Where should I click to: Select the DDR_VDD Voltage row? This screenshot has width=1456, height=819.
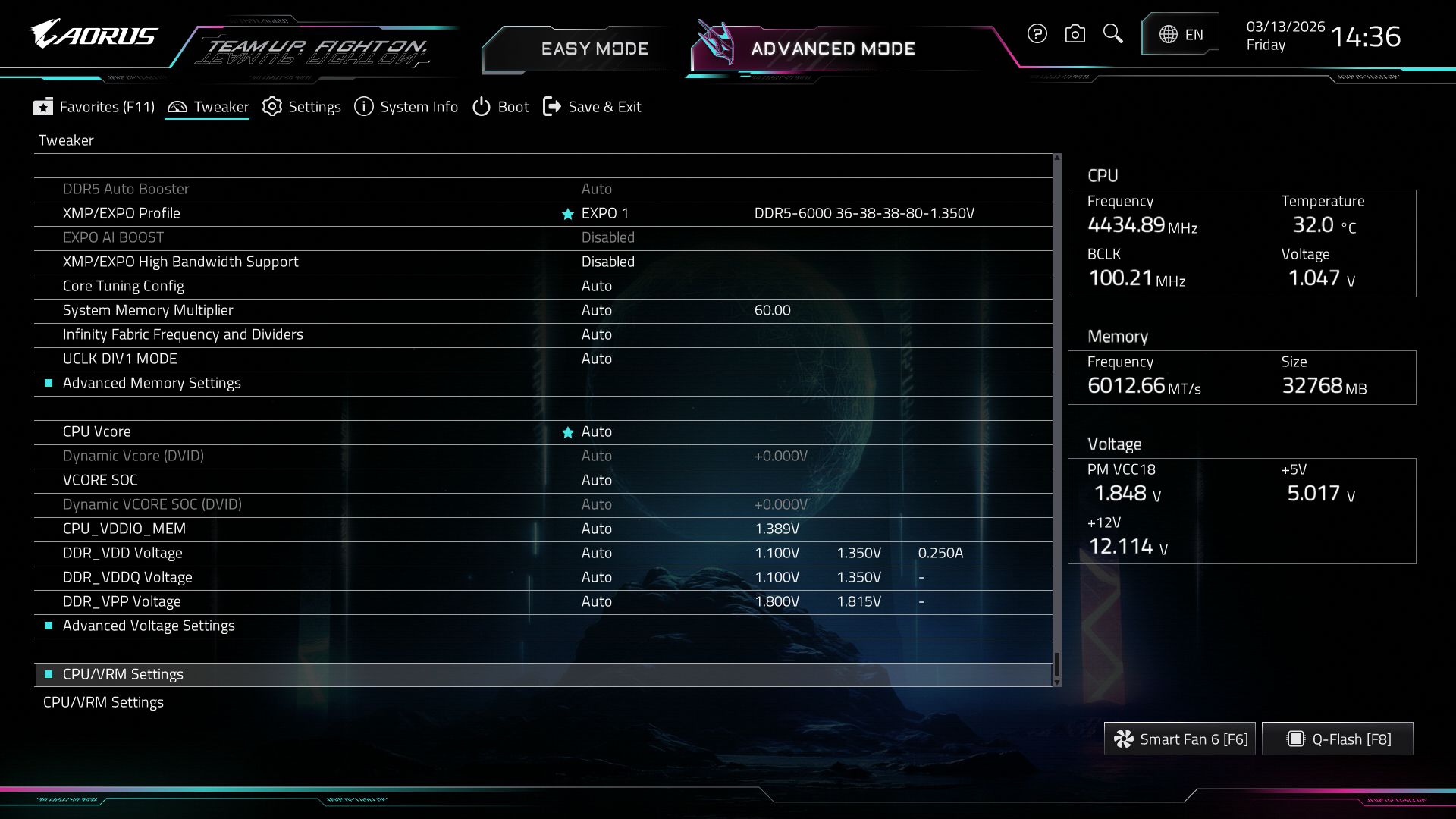click(x=123, y=553)
